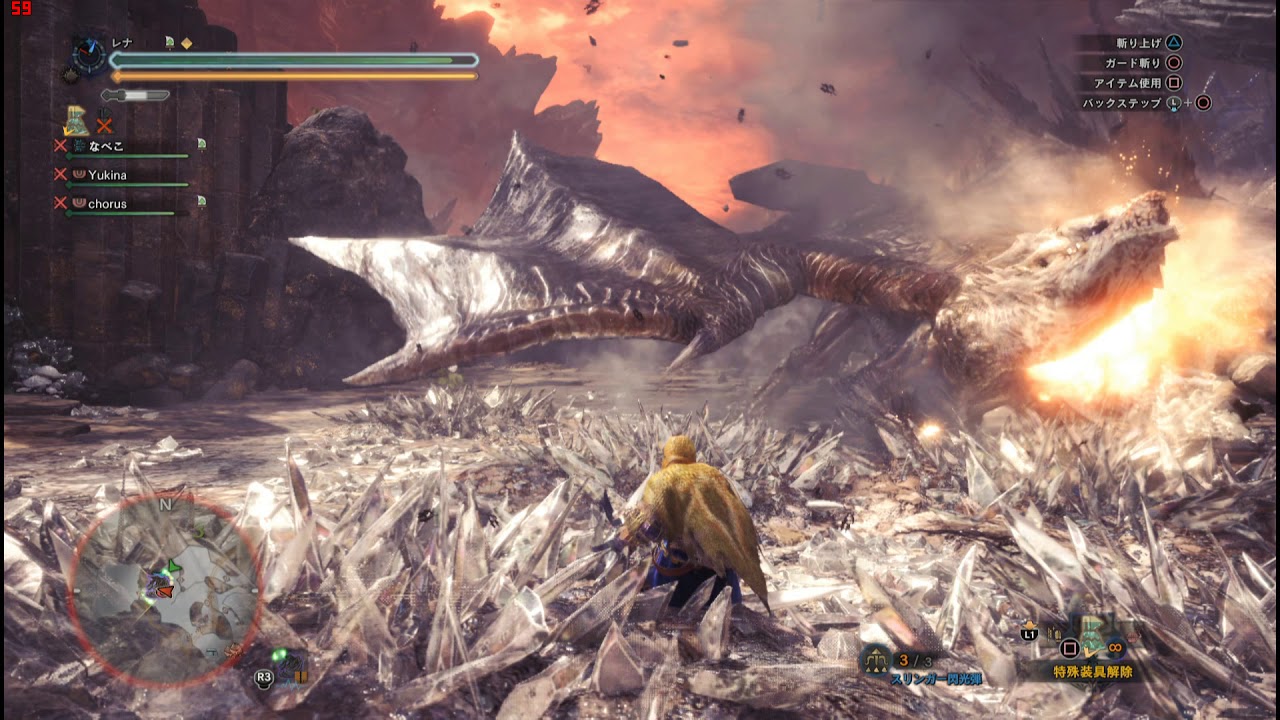Screen dimensions: 1280x720
Task: Select party member Yukina
Action: 107,175
